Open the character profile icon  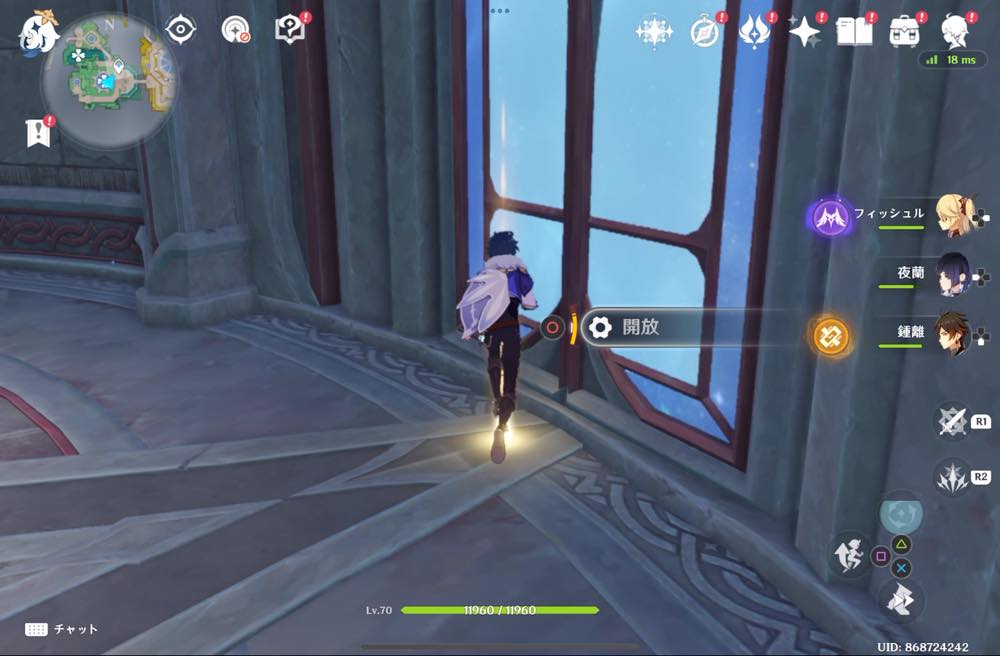tap(955, 31)
